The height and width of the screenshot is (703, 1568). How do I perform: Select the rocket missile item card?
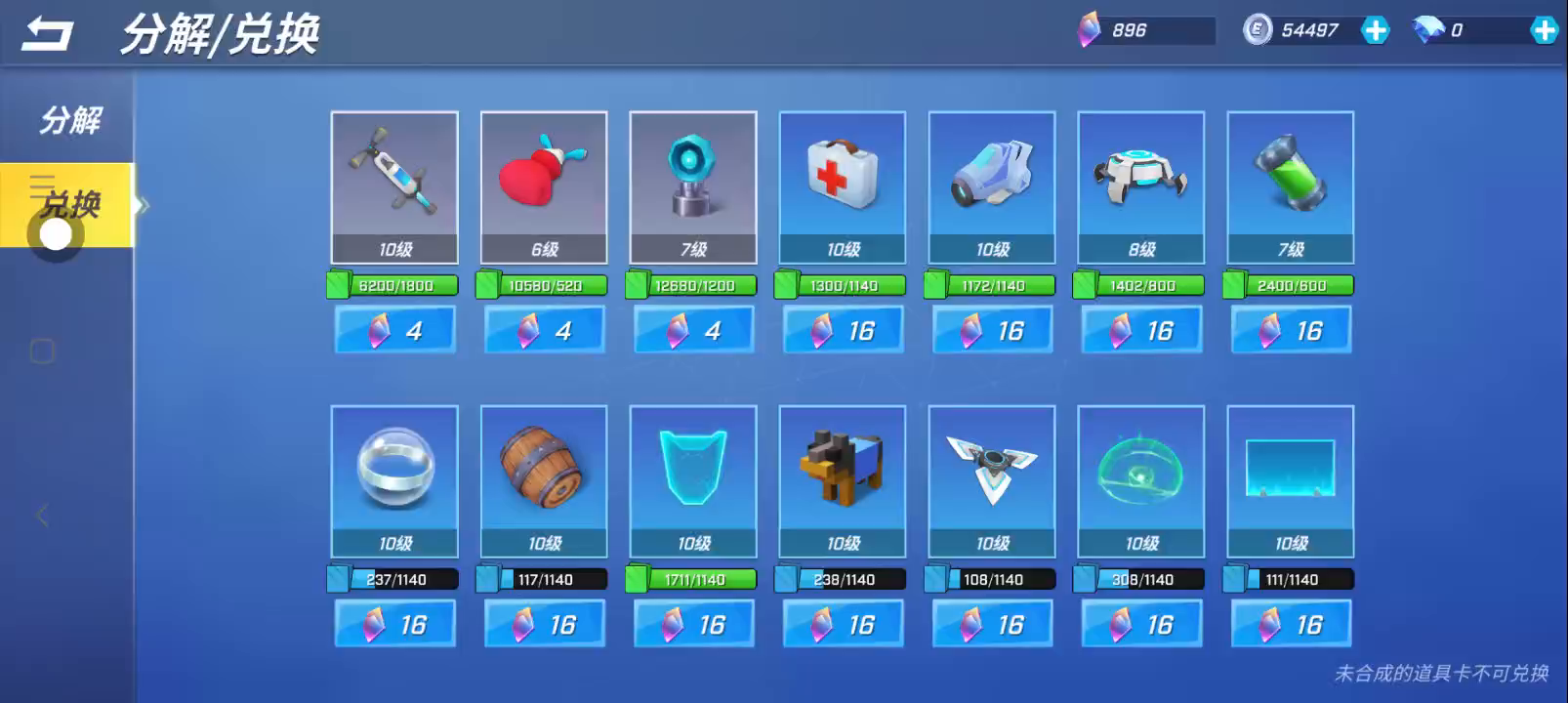point(394,186)
